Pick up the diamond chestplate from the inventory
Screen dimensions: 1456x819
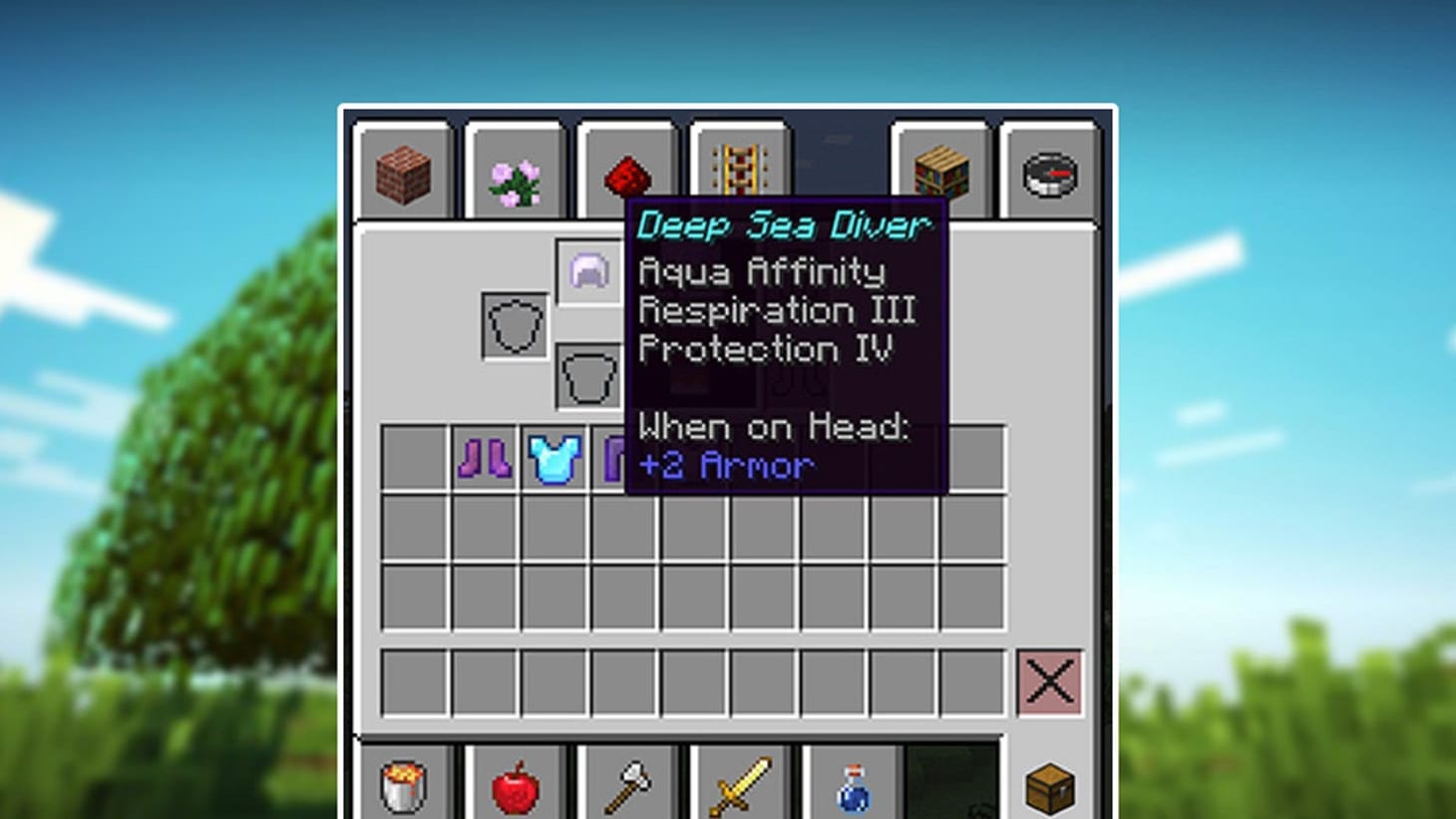554,460
